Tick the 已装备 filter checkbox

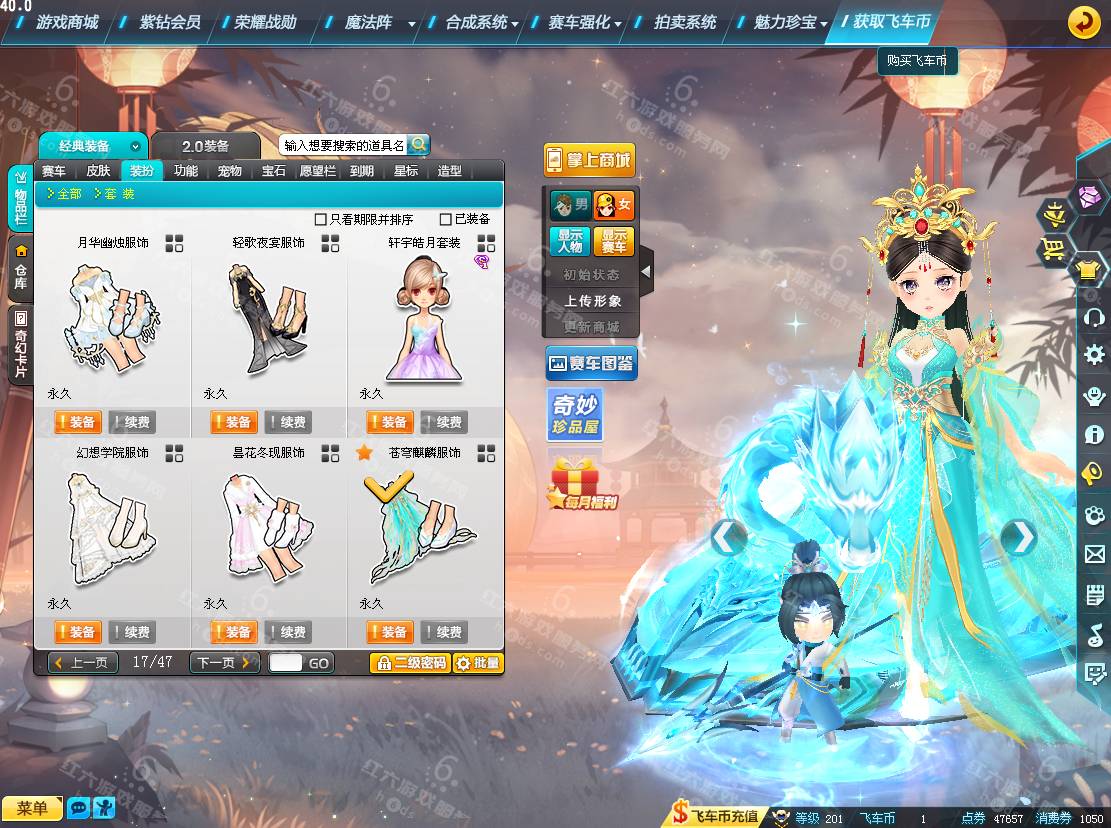pyautogui.click(x=446, y=219)
